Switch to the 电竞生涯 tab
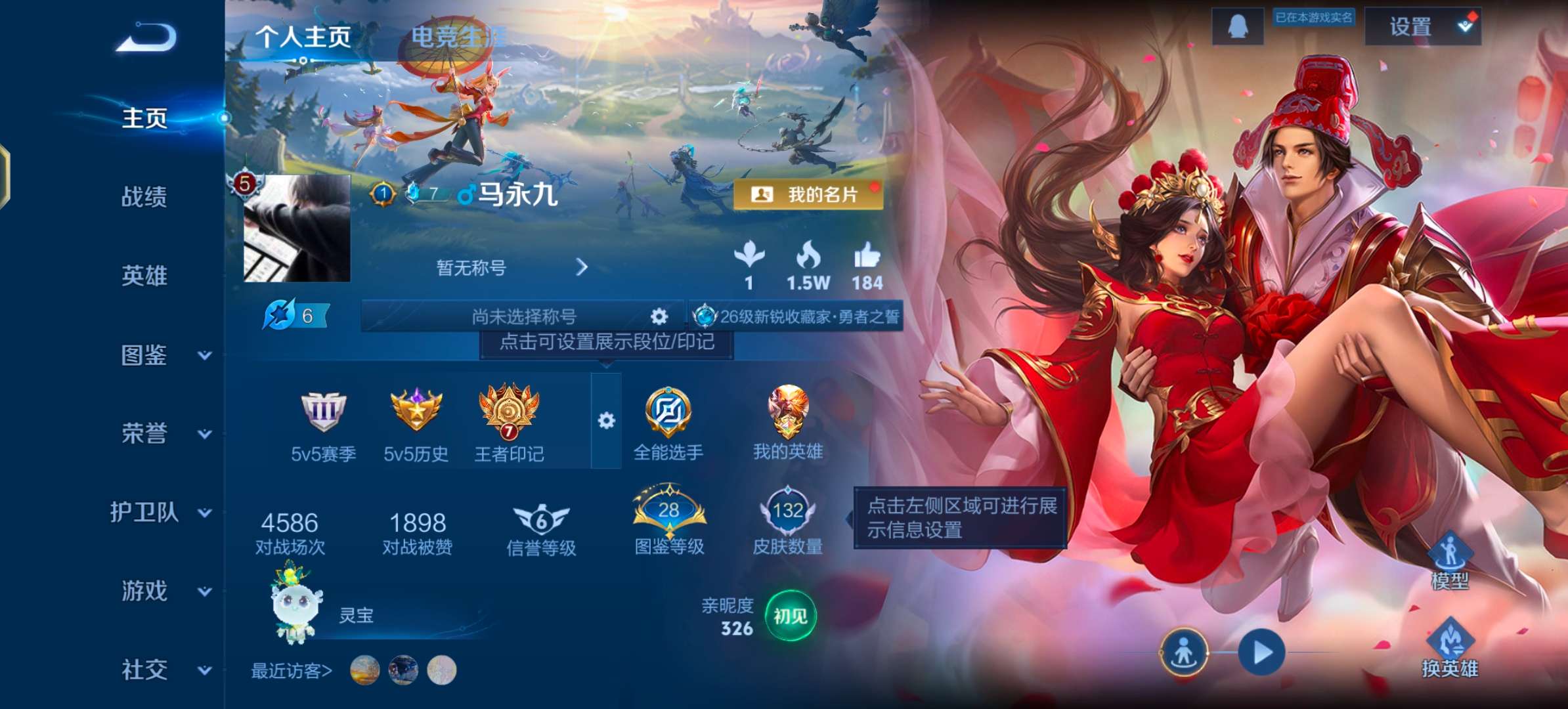Image resolution: width=1568 pixels, height=709 pixels. coord(458,37)
